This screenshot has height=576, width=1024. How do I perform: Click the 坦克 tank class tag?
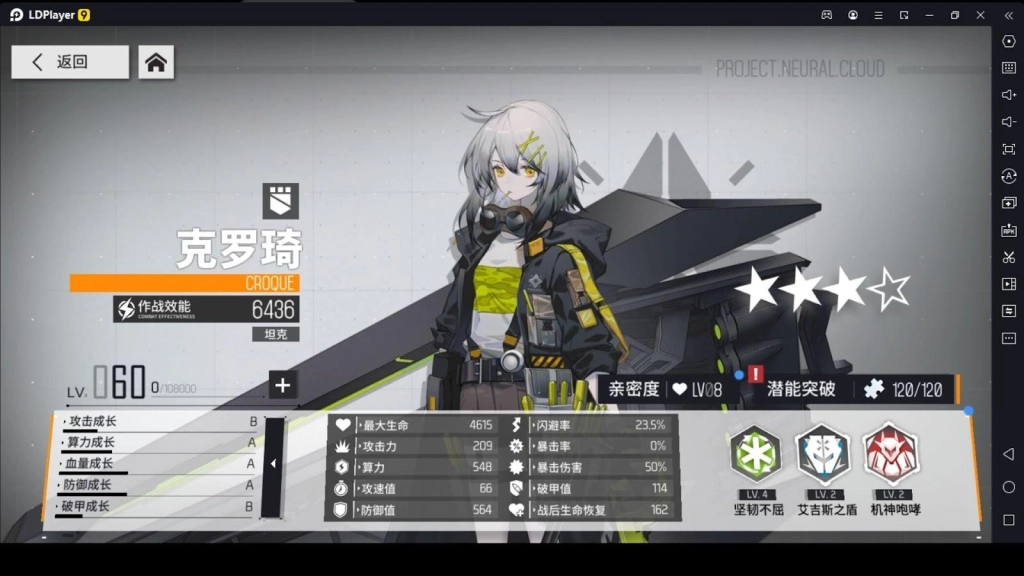pos(275,334)
